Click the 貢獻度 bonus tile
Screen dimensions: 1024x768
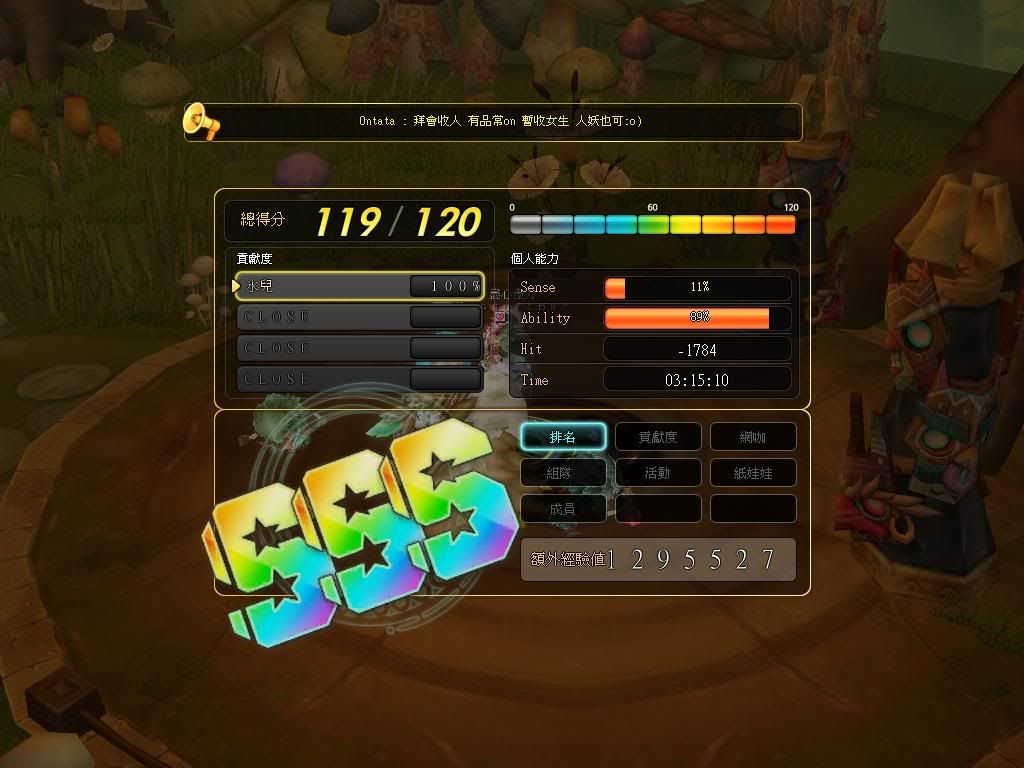pos(658,437)
